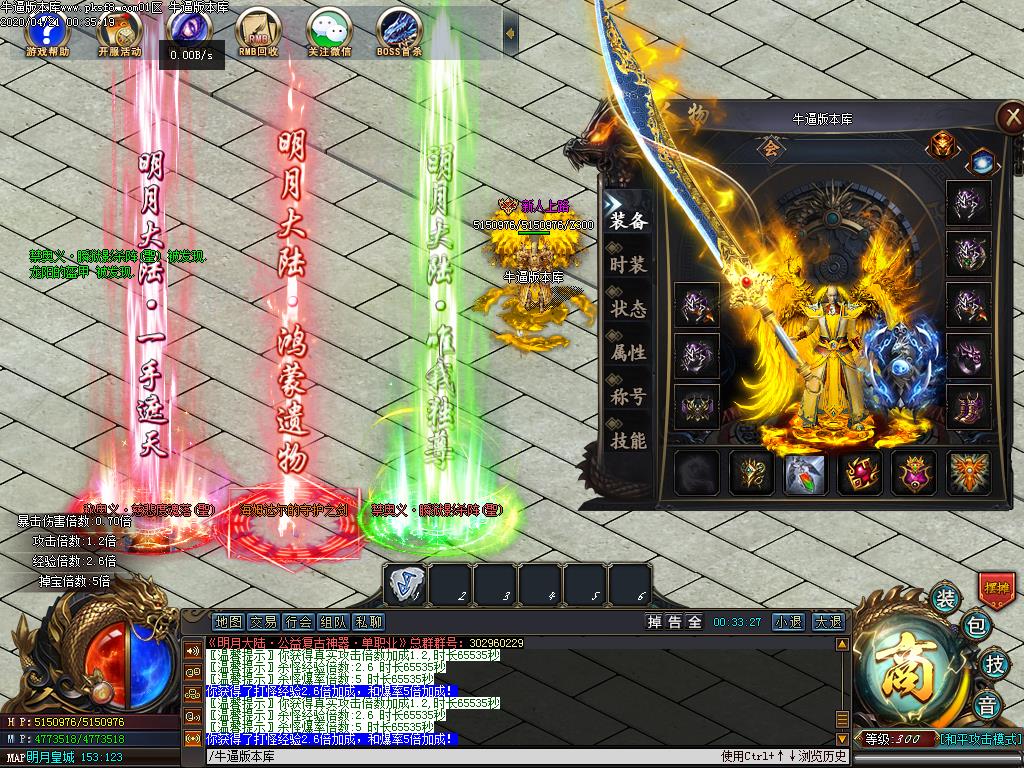Open the 开服活动 server events icon
Image resolution: width=1024 pixels, height=768 pixels.
coord(118,31)
